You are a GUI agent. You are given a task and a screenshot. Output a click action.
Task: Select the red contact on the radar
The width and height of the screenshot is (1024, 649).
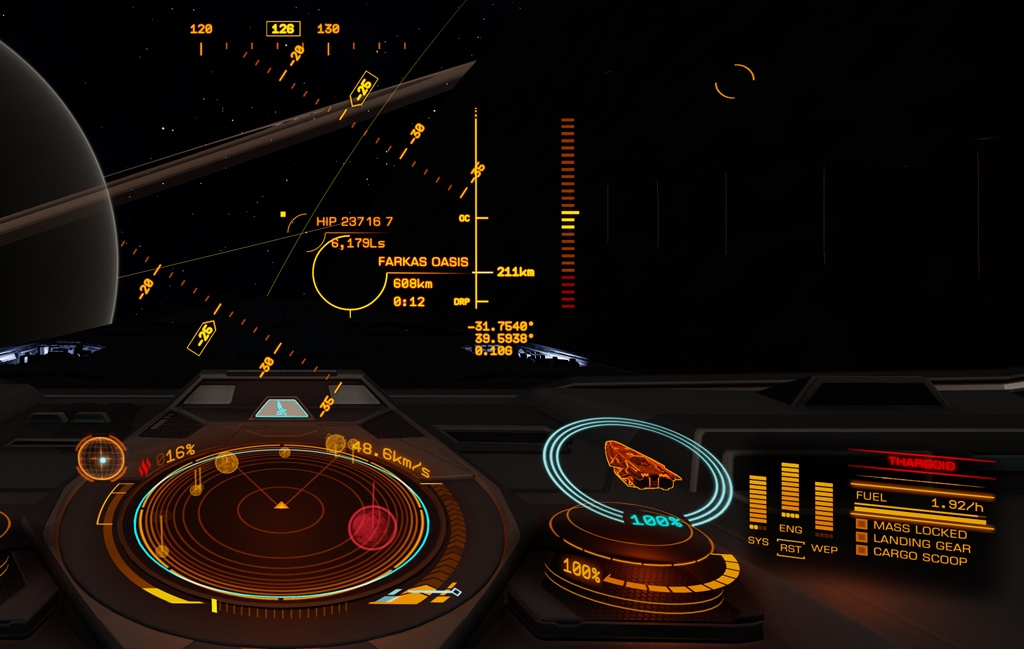(x=372, y=525)
